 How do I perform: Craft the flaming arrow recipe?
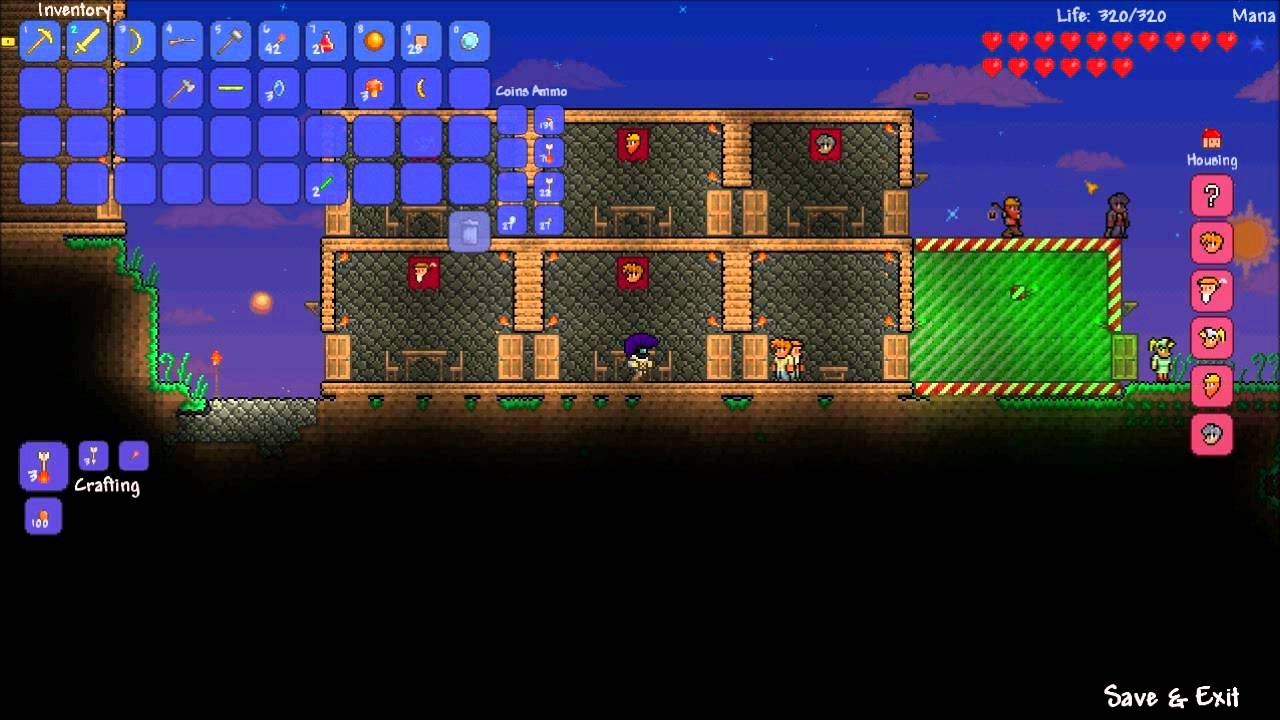(43, 467)
